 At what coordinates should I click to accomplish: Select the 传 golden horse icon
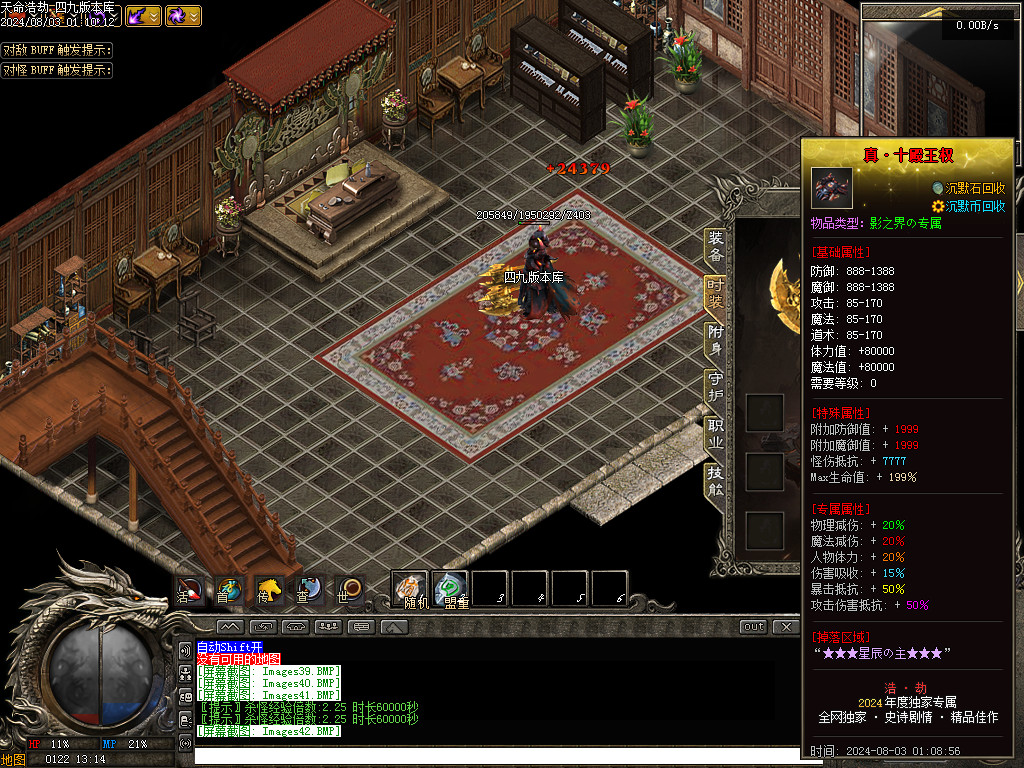point(268,590)
